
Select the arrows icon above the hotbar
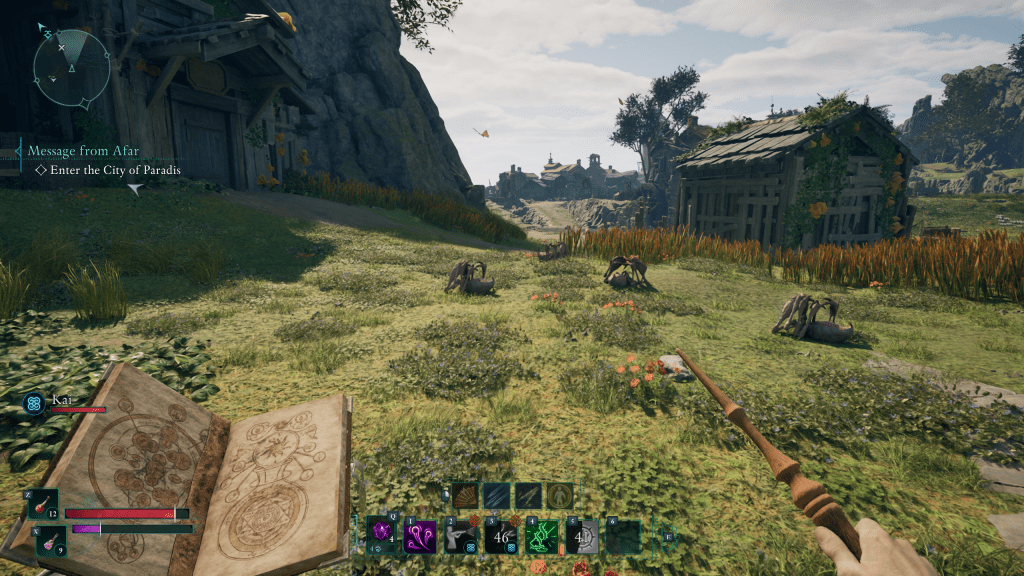point(528,495)
